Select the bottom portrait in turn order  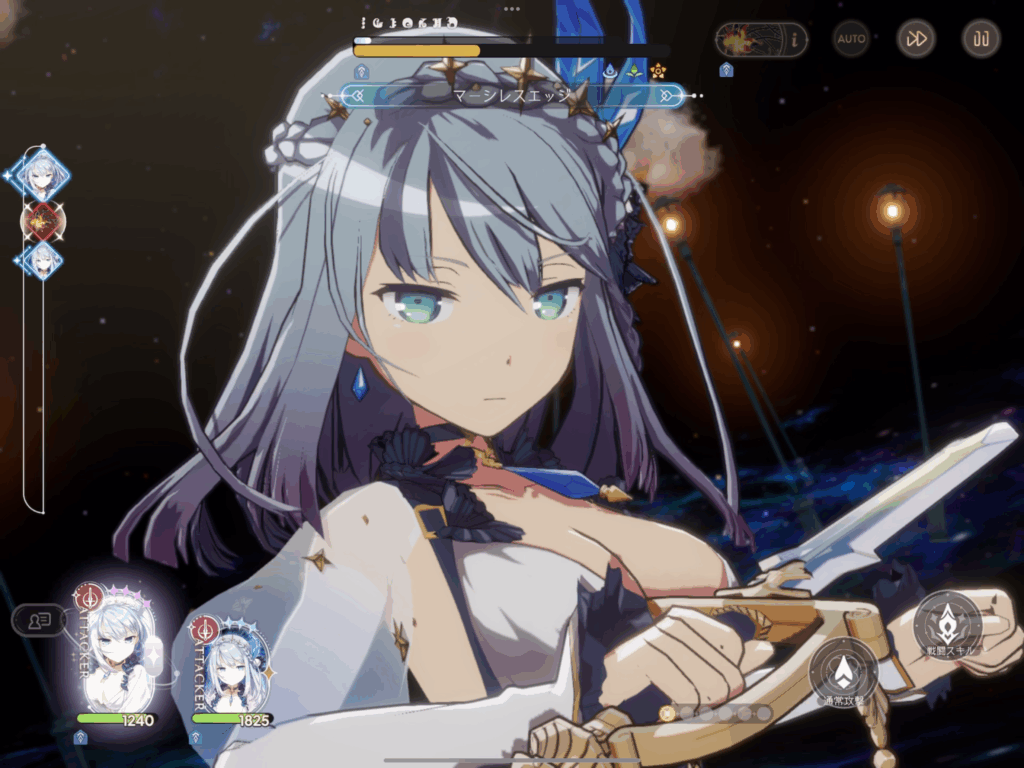point(42,260)
